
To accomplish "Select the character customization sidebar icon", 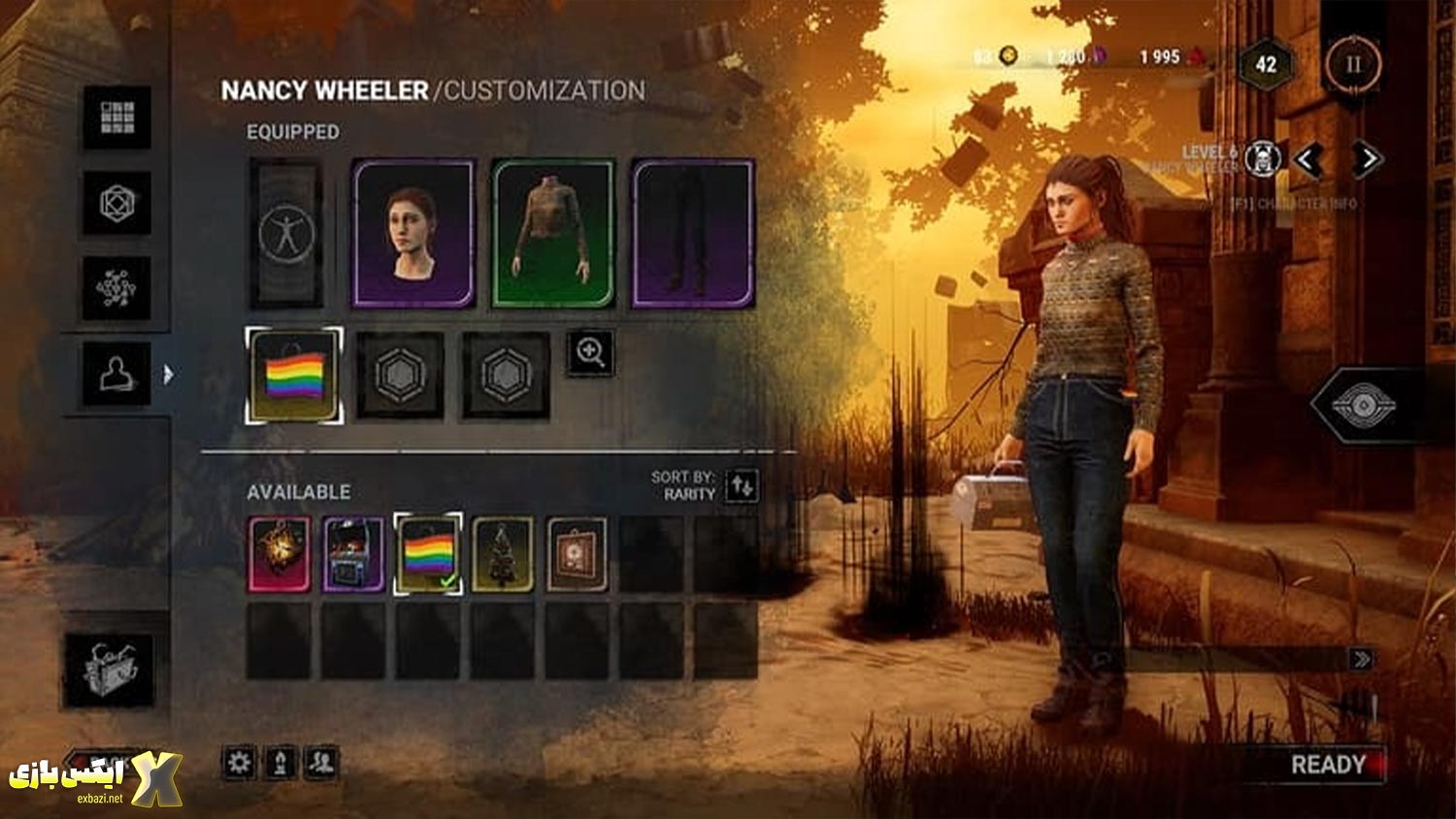I will (117, 374).
